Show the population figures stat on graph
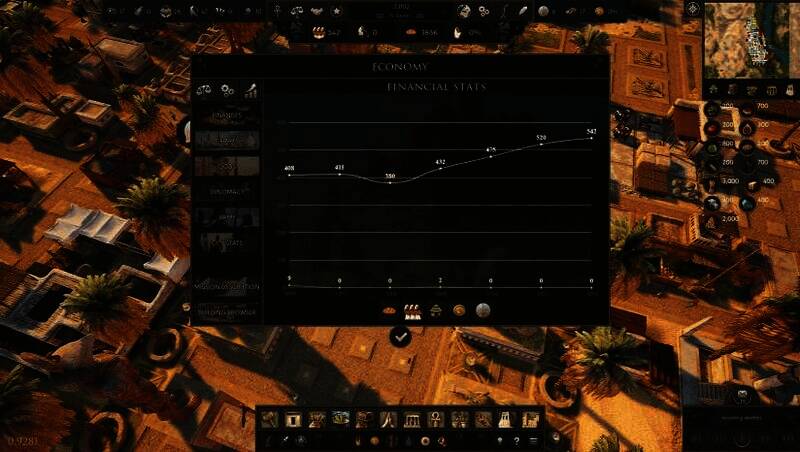Screen dimensions: 800x452 pos(410,310)
